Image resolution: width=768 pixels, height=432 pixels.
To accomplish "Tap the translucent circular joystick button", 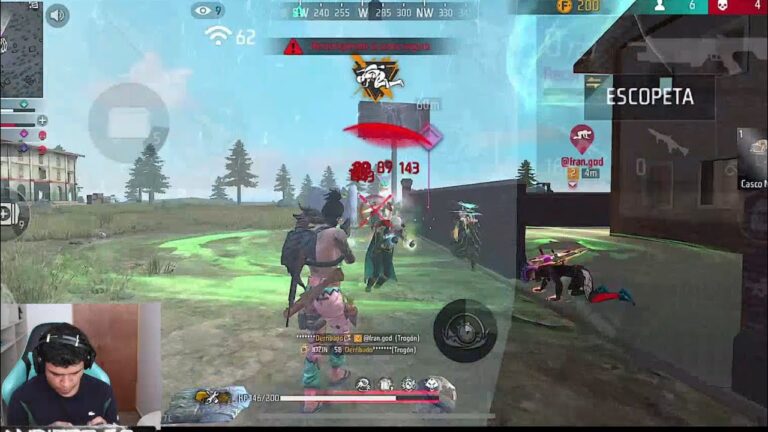I will pyautogui.click(x=128, y=122).
